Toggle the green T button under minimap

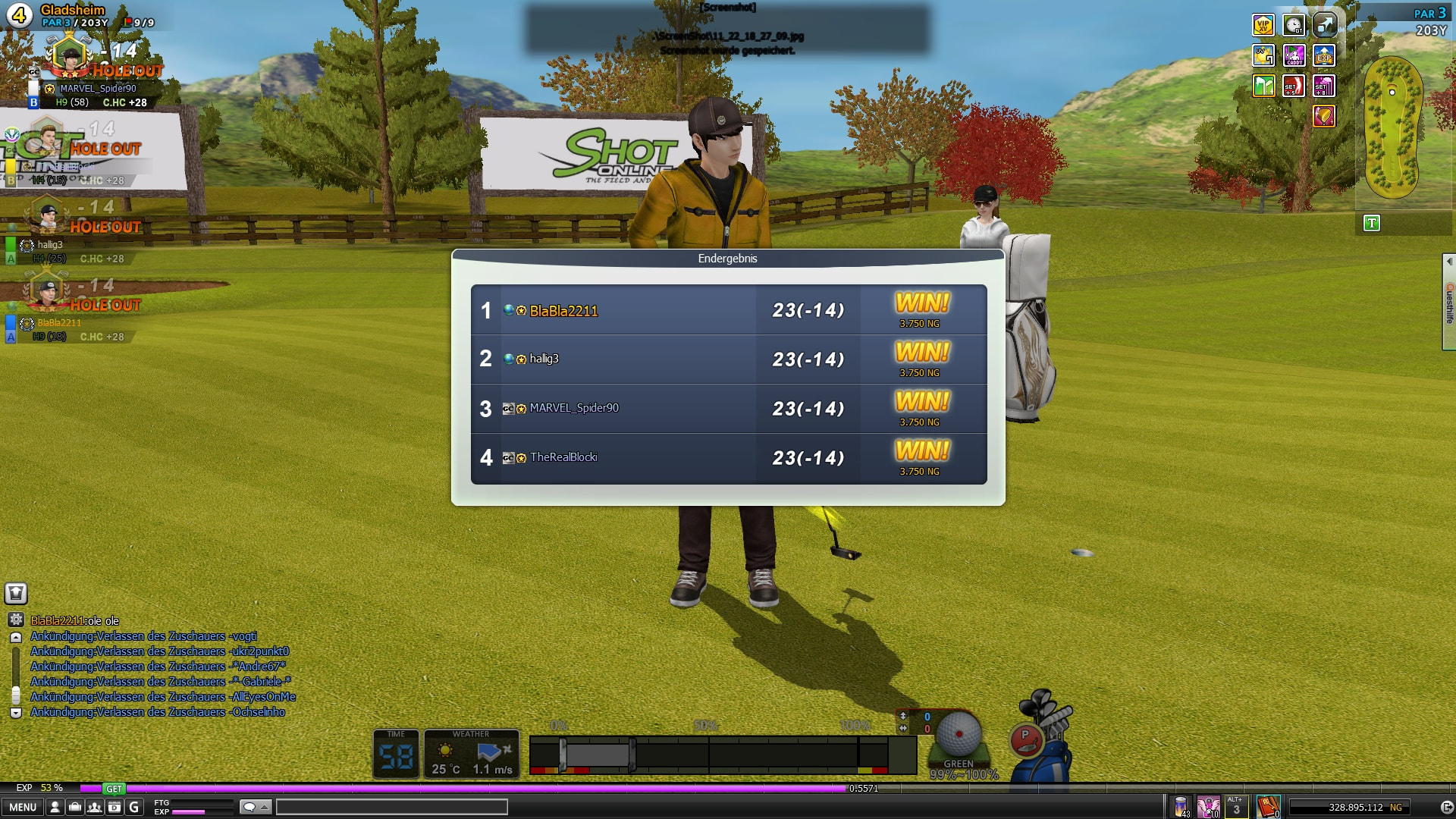(1371, 223)
